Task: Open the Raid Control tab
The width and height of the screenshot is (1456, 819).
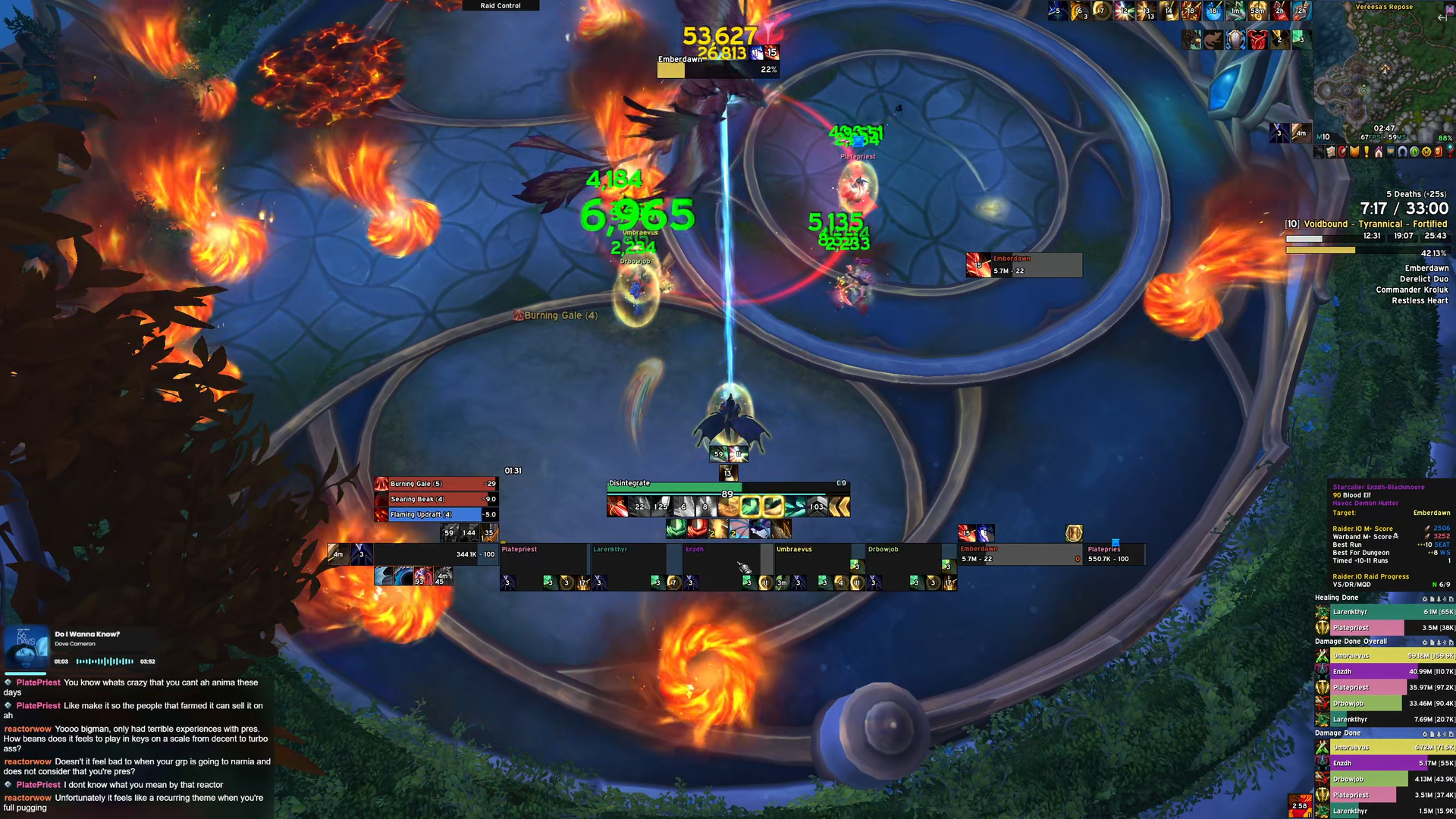Action: 500,5
